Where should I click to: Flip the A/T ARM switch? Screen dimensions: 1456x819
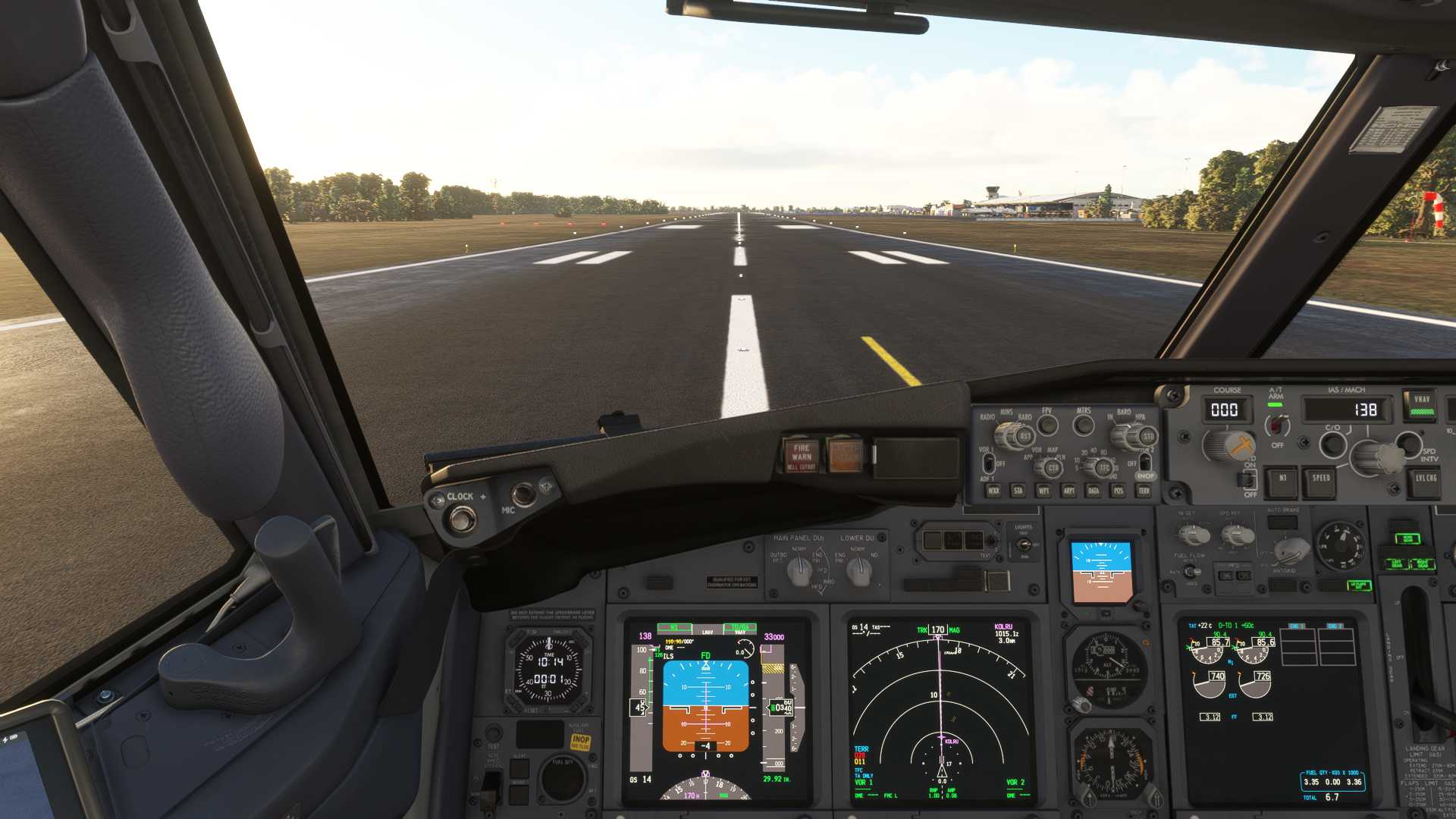coord(1277,425)
